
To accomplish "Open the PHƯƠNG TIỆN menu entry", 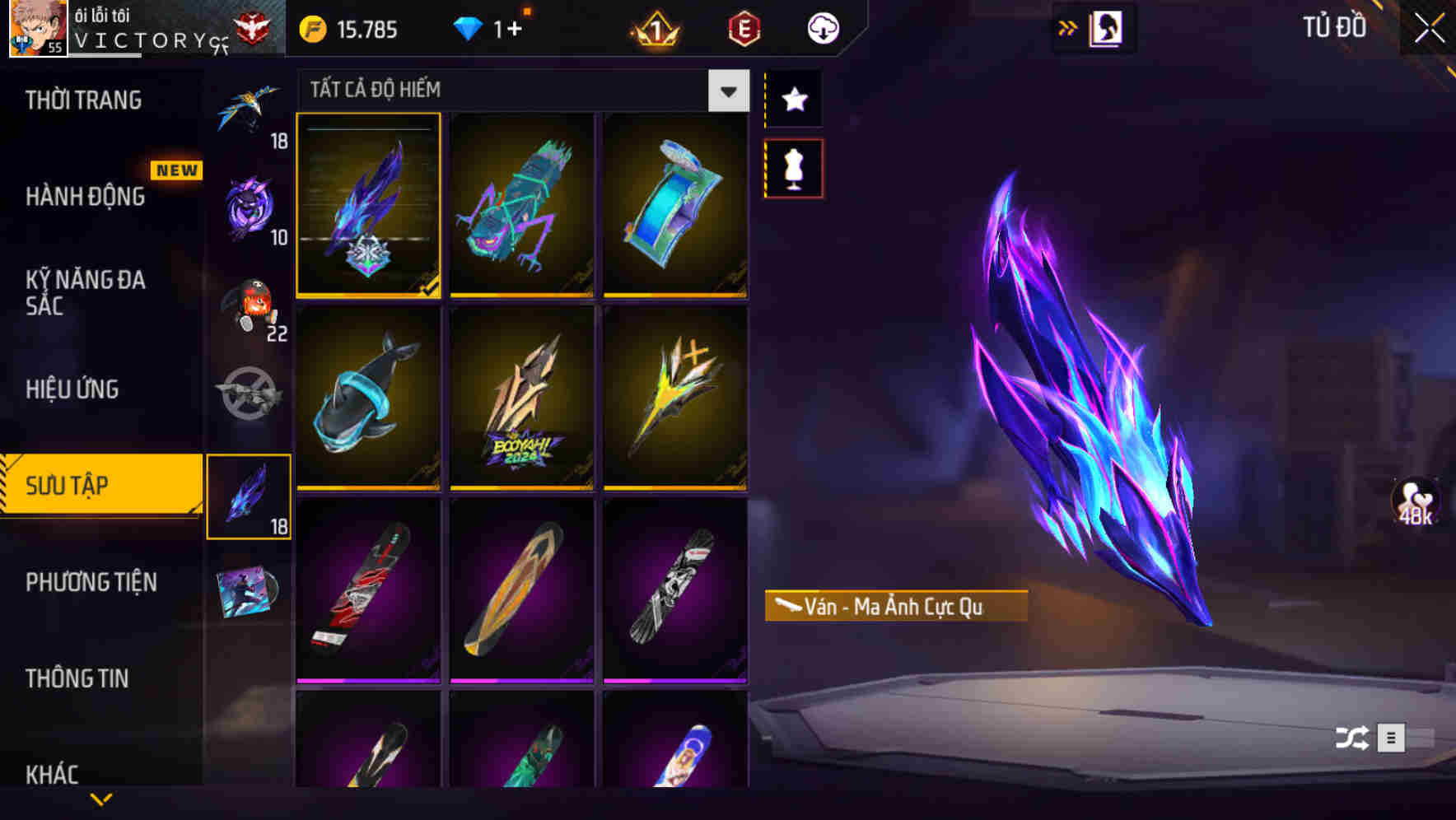I will coord(91,582).
